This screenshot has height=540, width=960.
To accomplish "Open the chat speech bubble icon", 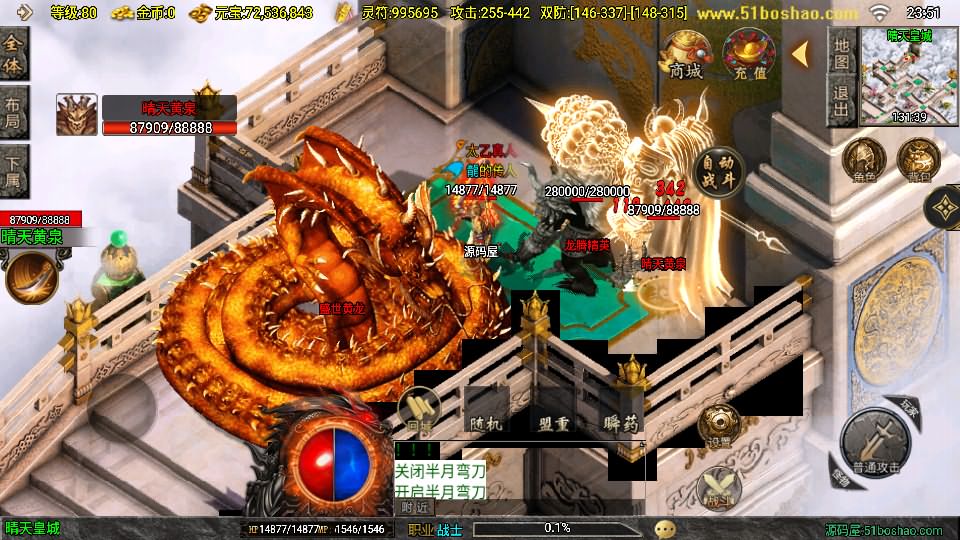I will click(664, 528).
